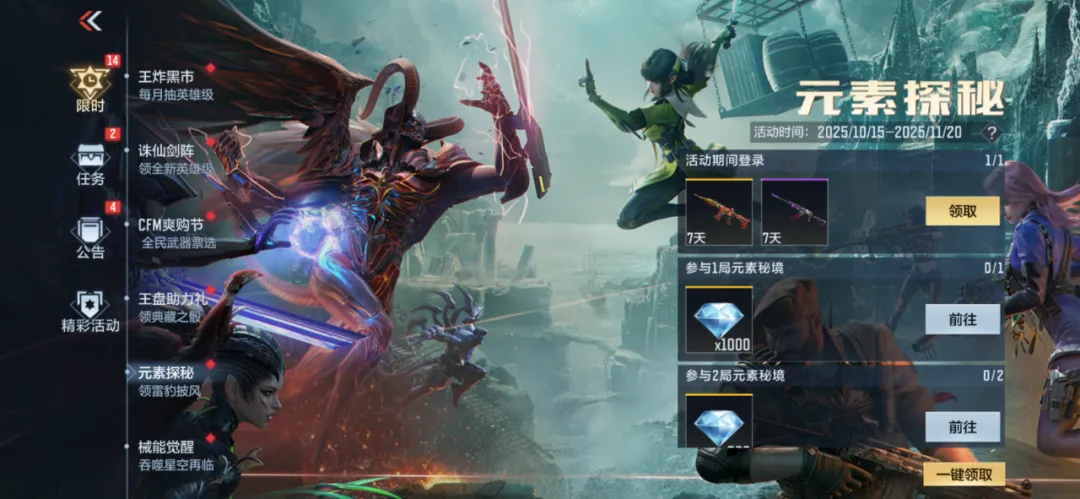Select the 公告 tab
The image size is (1080, 499).
coord(90,238)
